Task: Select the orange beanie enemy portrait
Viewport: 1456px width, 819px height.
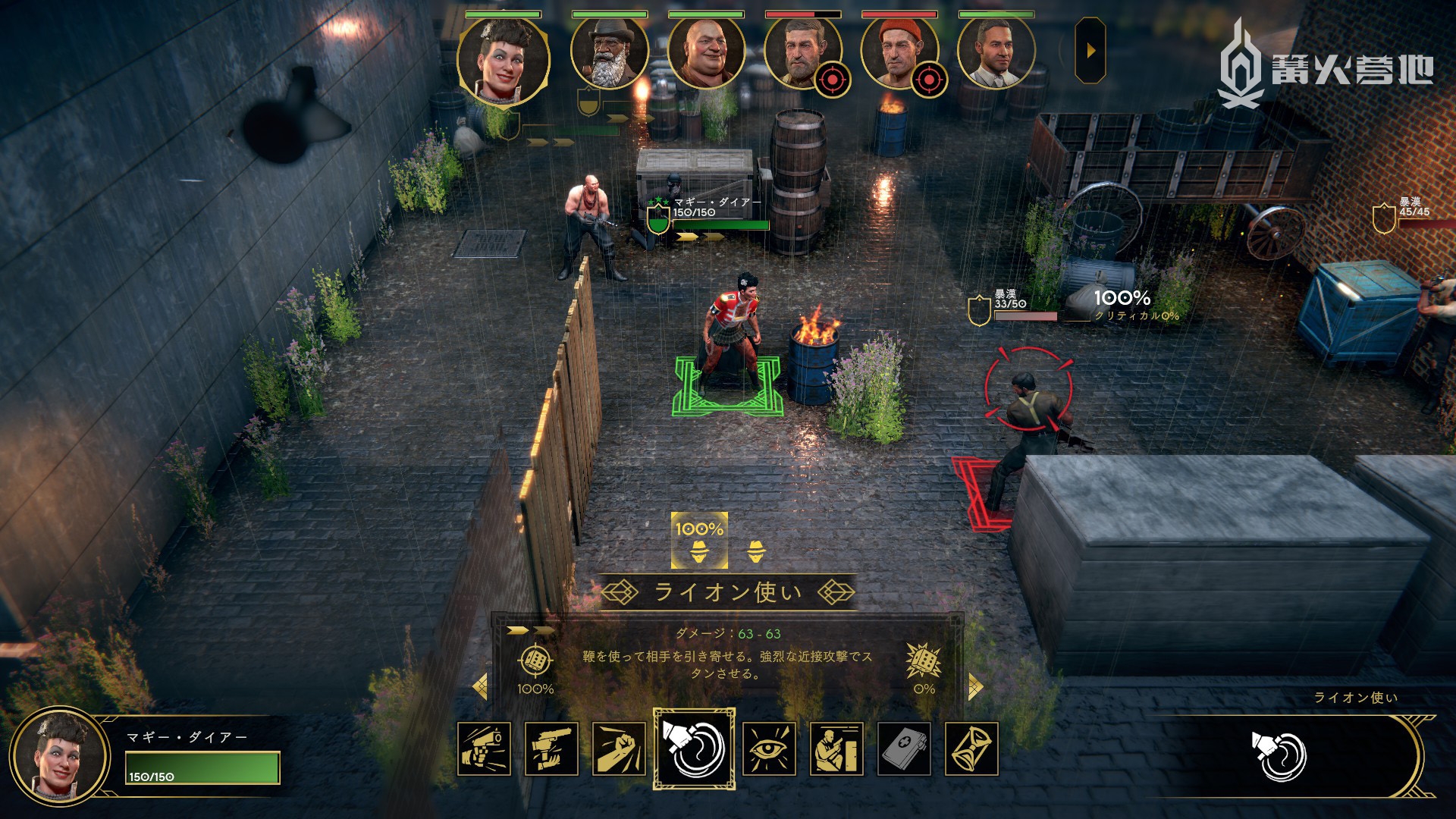Action: tap(899, 53)
